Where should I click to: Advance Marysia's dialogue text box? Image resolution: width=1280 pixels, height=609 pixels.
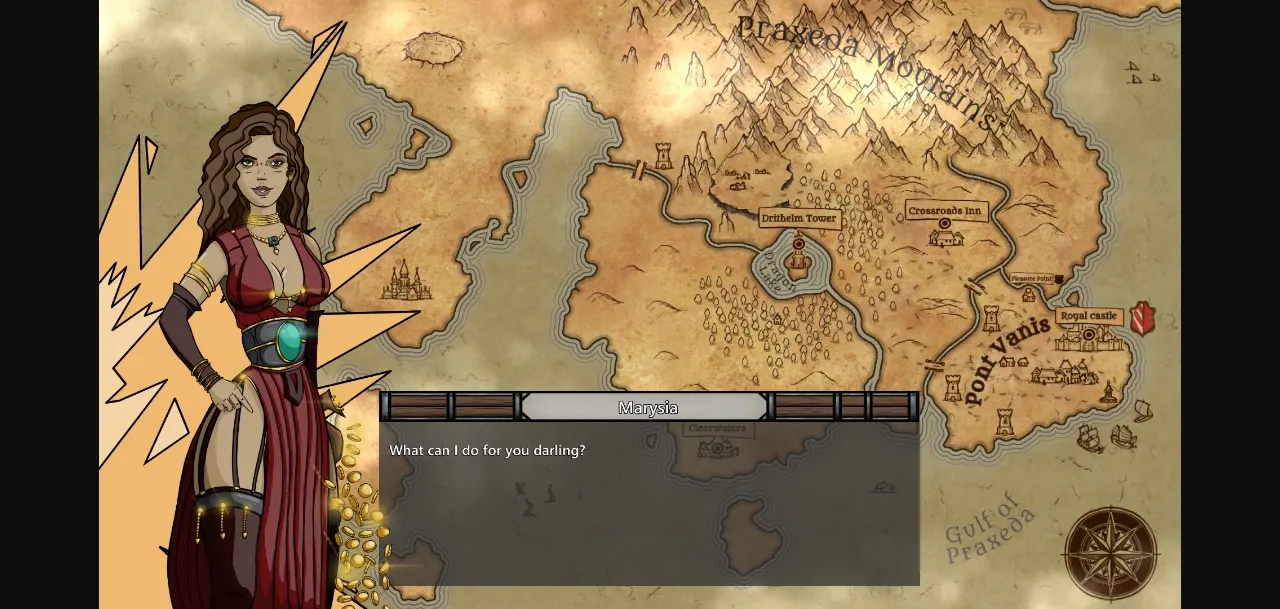click(649, 500)
